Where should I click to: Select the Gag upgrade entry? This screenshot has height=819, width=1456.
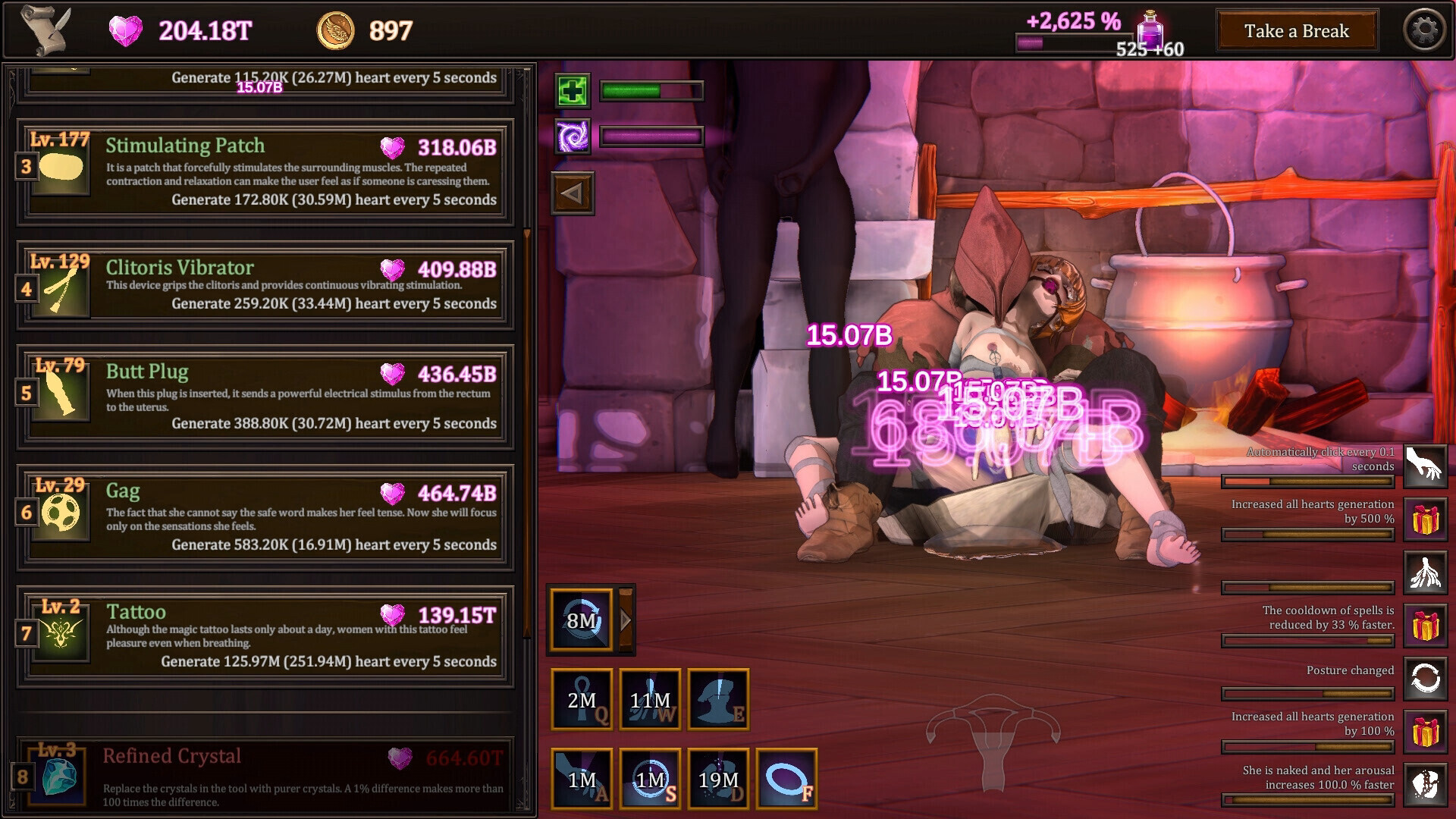point(264,516)
